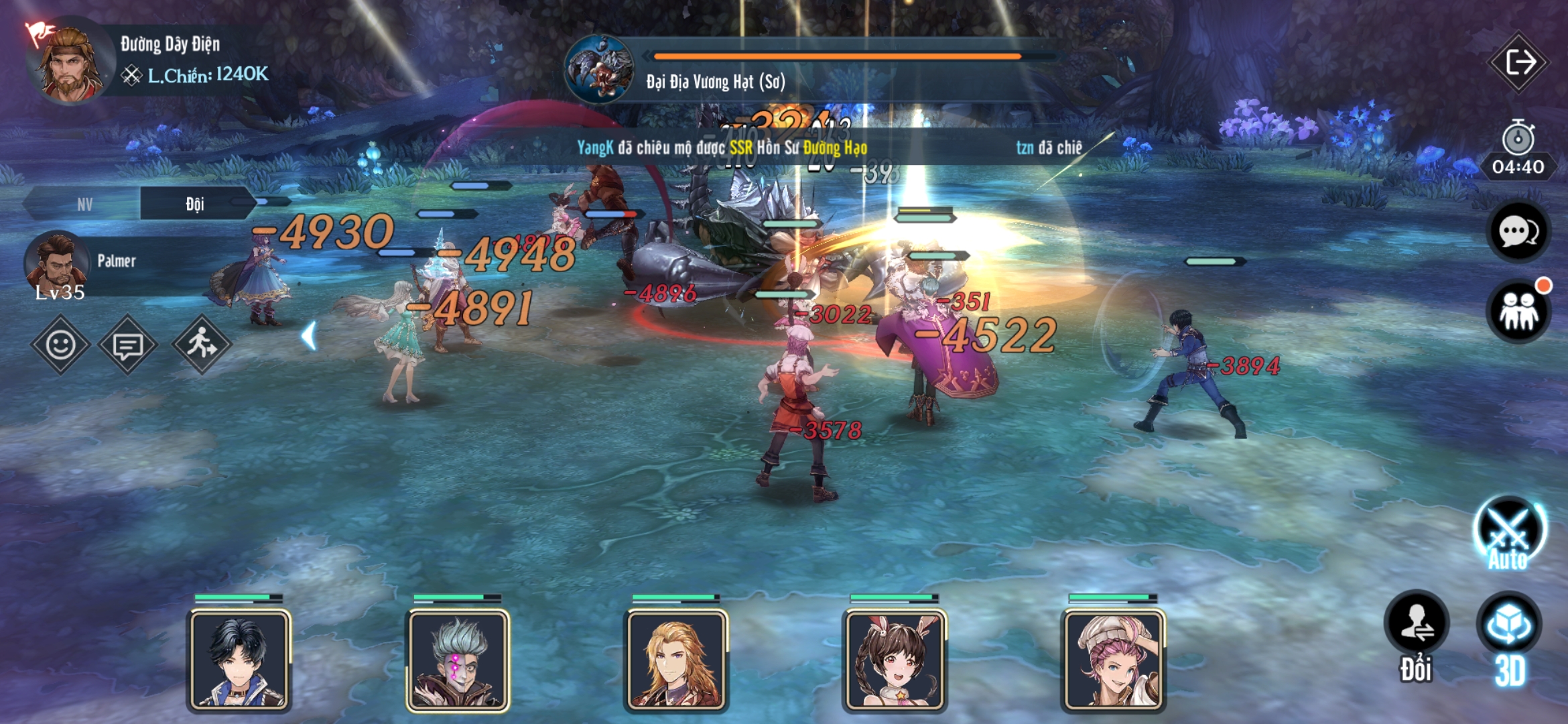Open the smiley emote button
1568x724 pixels.
tap(60, 345)
